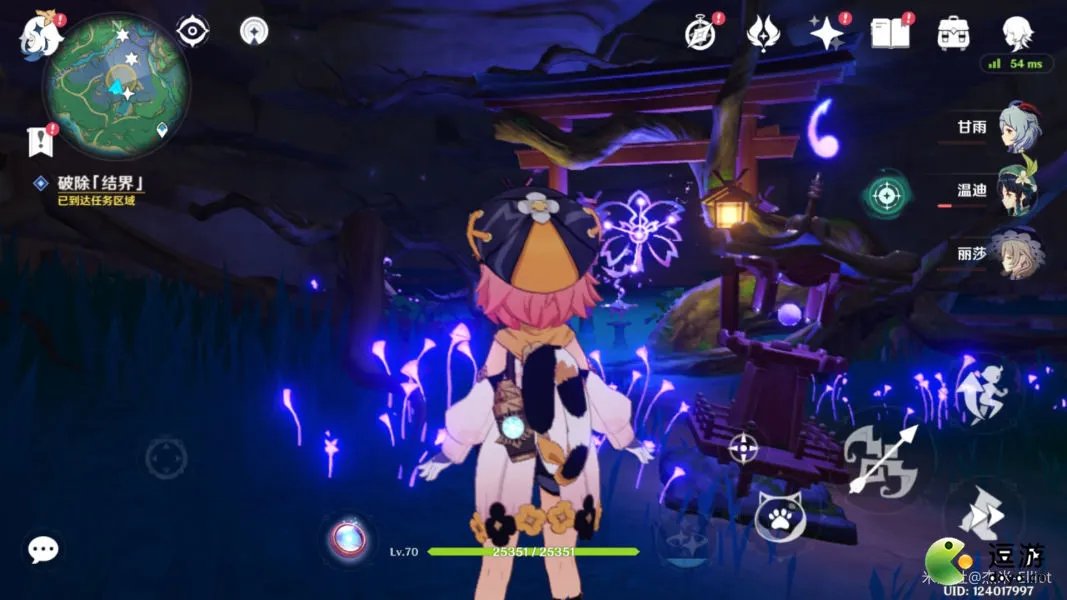Screen dimensions: 1067x600
Task: Open the compass events icon
Action: click(700, 33)
